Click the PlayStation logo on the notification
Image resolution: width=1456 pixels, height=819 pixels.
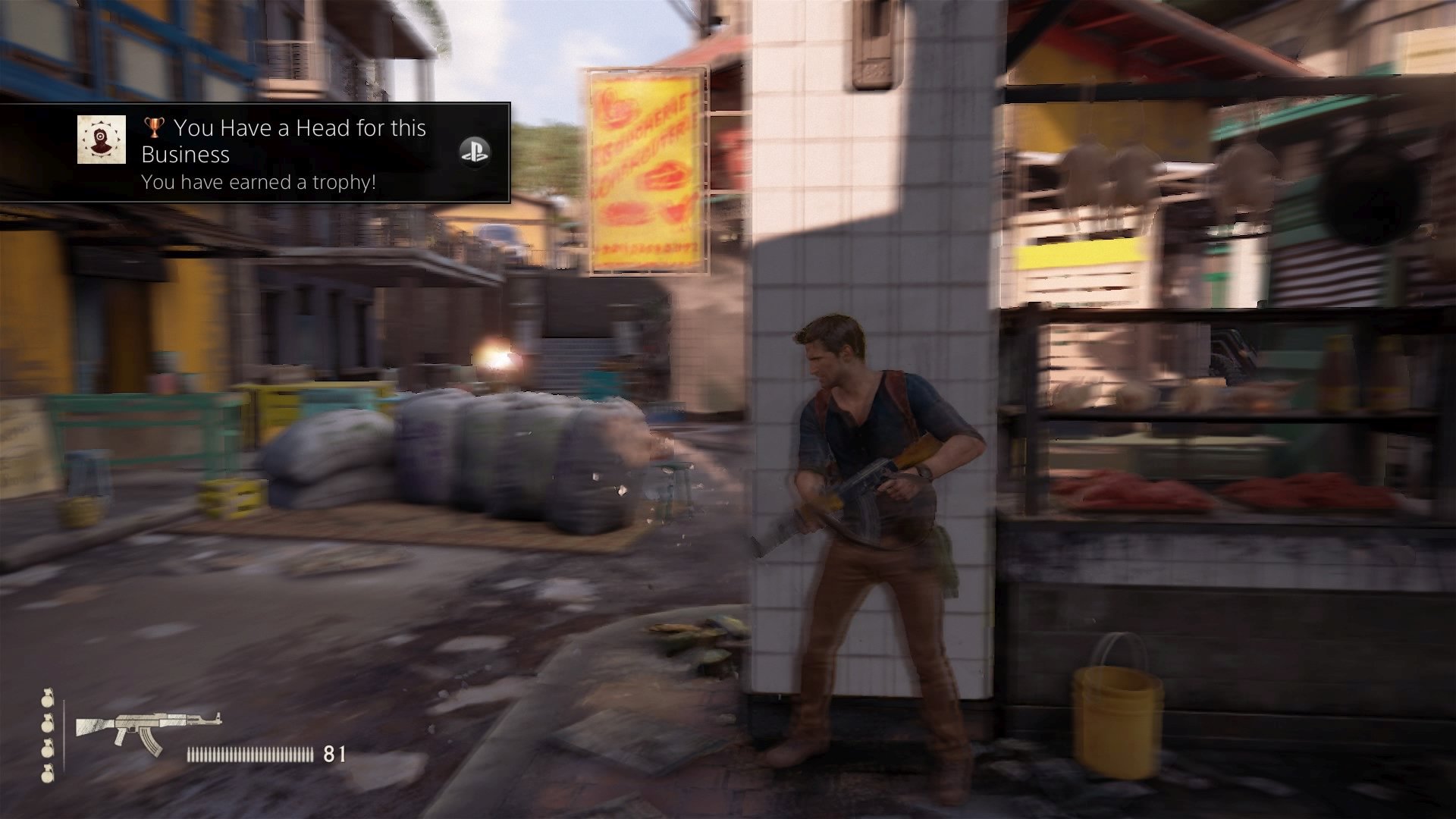click(x=475, y=152)
